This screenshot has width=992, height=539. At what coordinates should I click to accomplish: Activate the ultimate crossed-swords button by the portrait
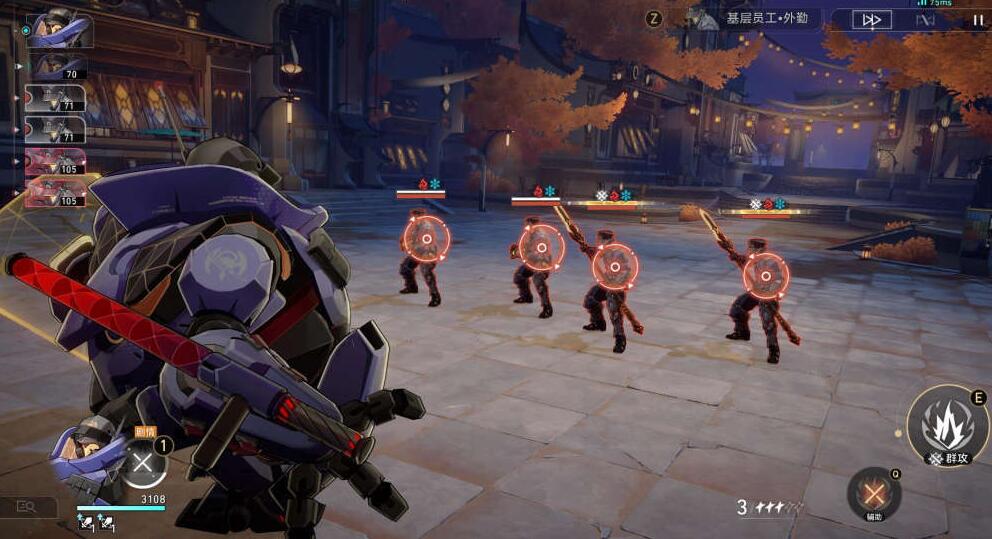[x=144, y=464]
